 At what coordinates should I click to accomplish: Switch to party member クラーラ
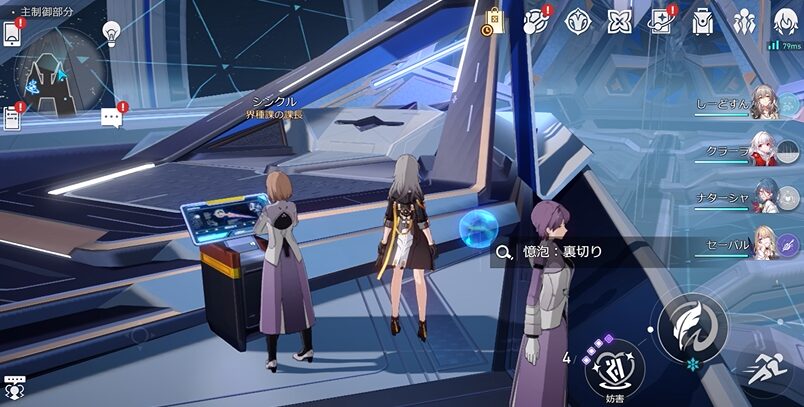(764, 151)
